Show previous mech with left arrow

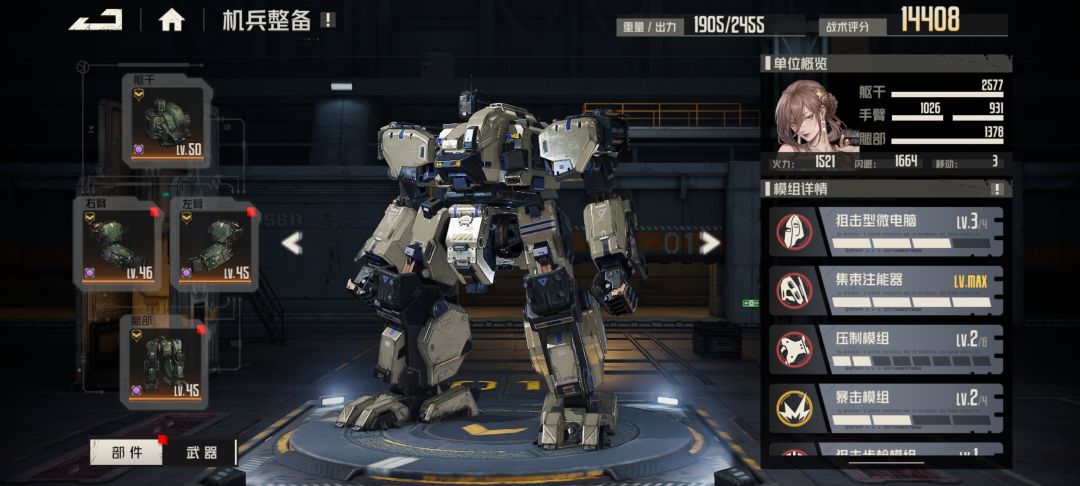click(x=291, y=243)
